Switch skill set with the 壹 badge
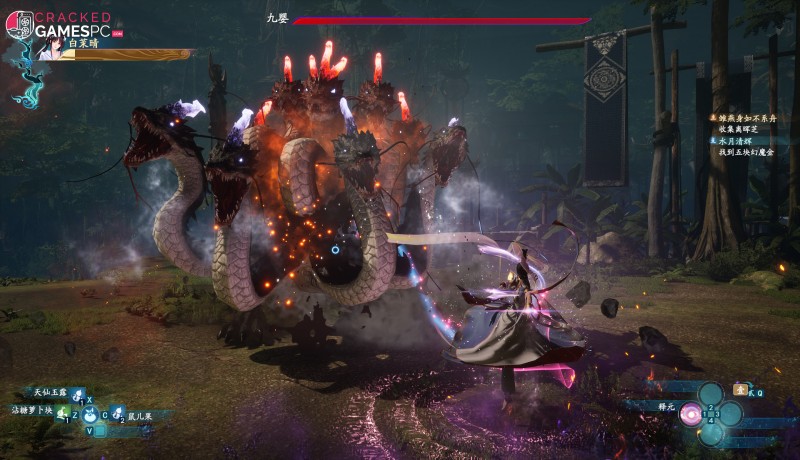800x460 pixels. (740, 389)
